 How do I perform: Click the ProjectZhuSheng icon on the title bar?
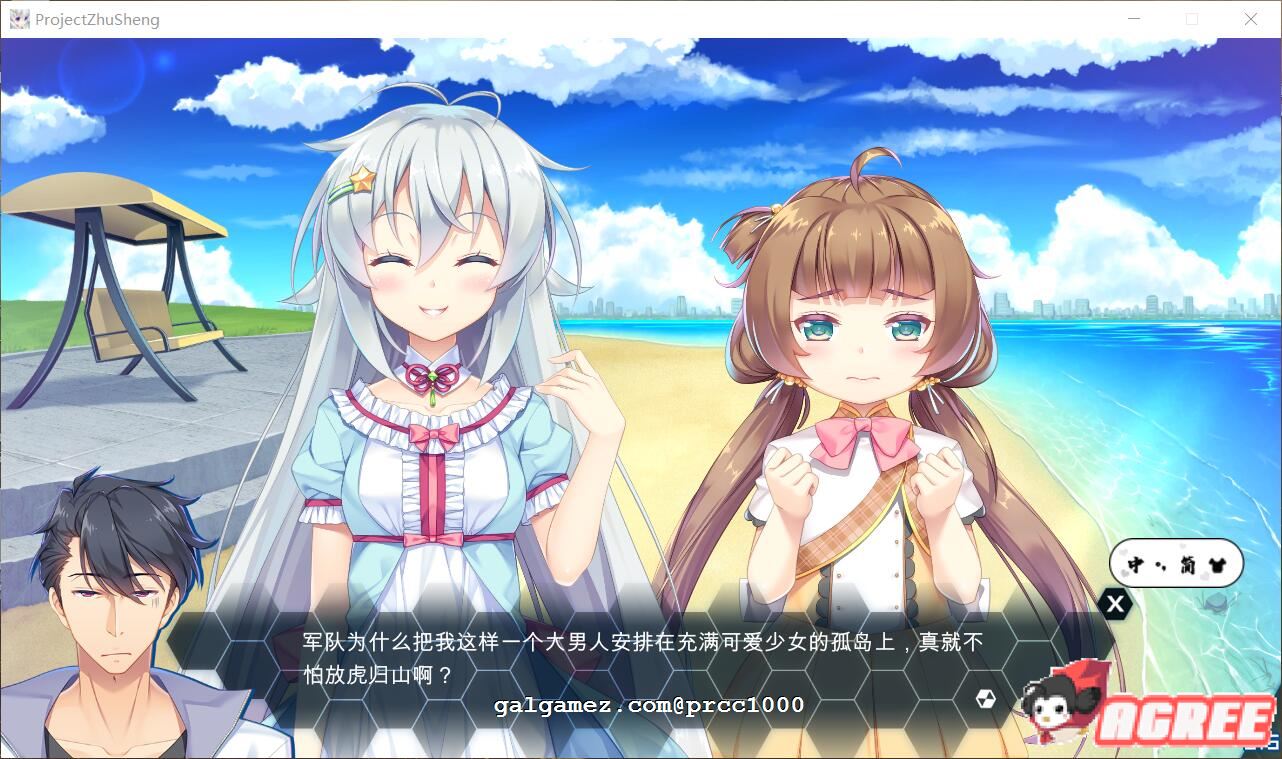[x=19, y=18]
